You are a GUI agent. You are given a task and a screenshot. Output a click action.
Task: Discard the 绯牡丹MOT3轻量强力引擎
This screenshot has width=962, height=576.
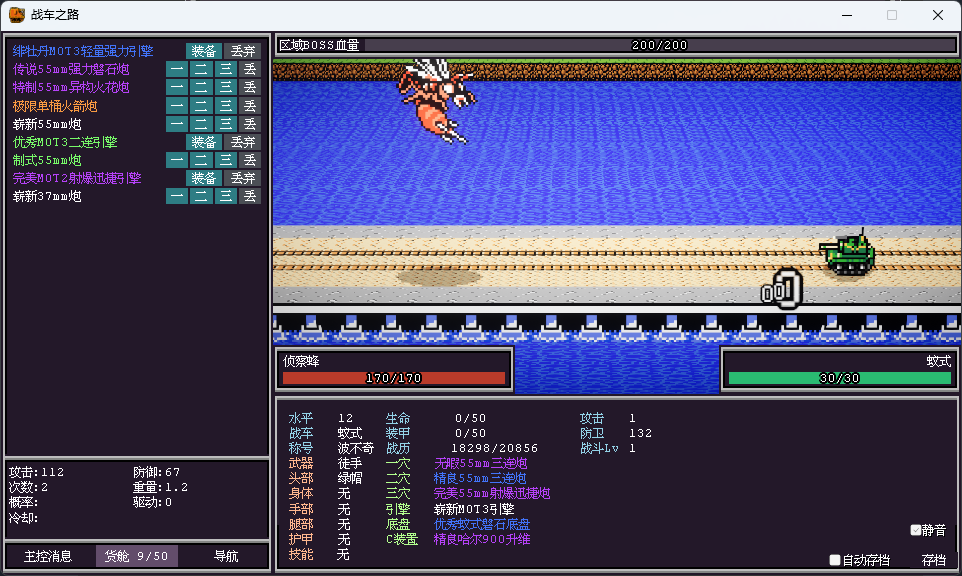tap(242, 51)
